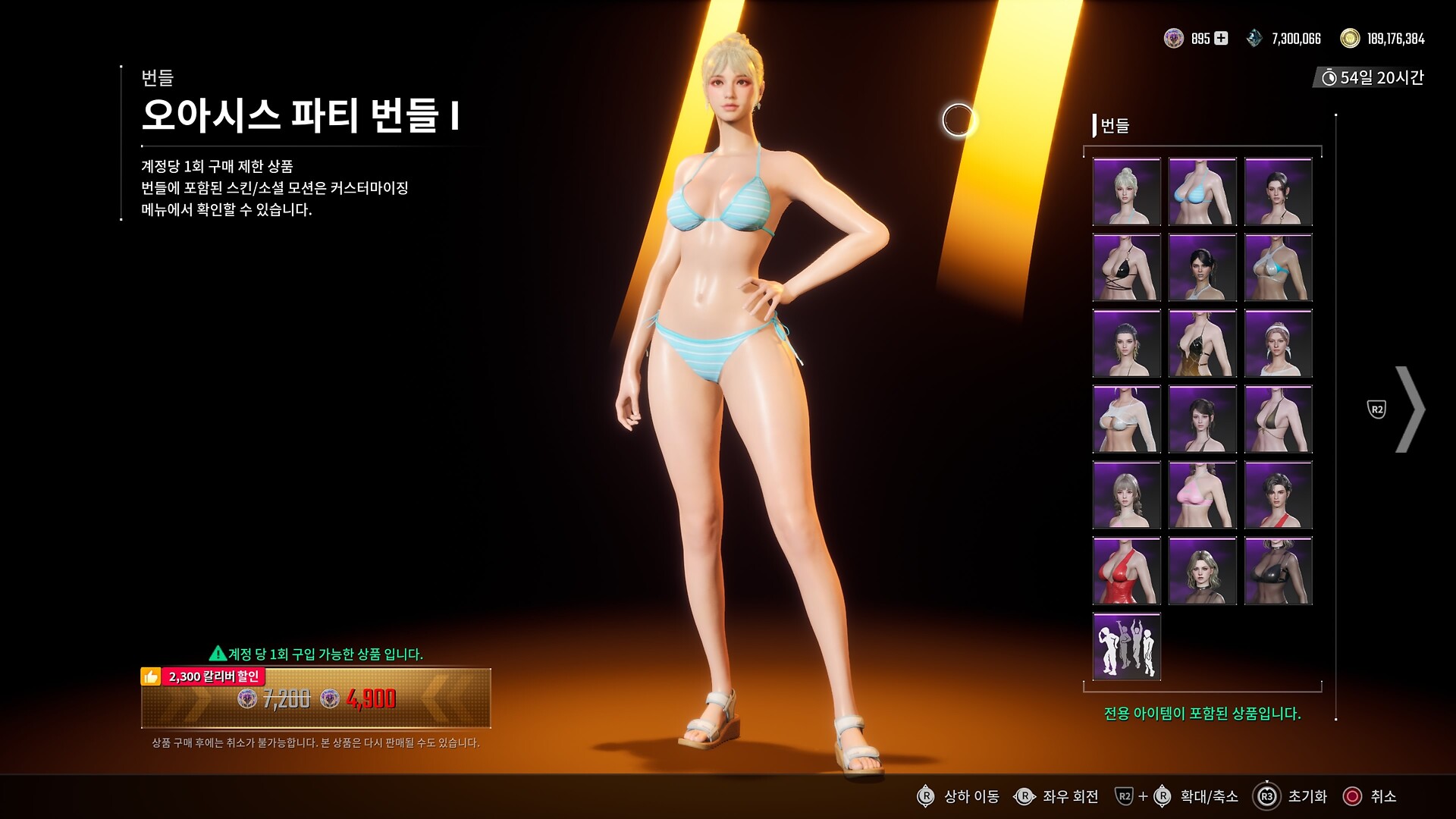Preview the black and gold swimsuit thumbnail
This screenshot has width=1456, height=819.
(x=1202, y=344)
